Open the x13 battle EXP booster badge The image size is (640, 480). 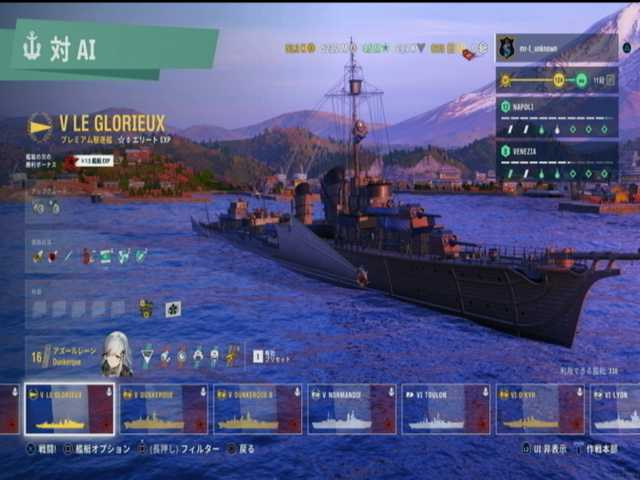coord(90,161)
